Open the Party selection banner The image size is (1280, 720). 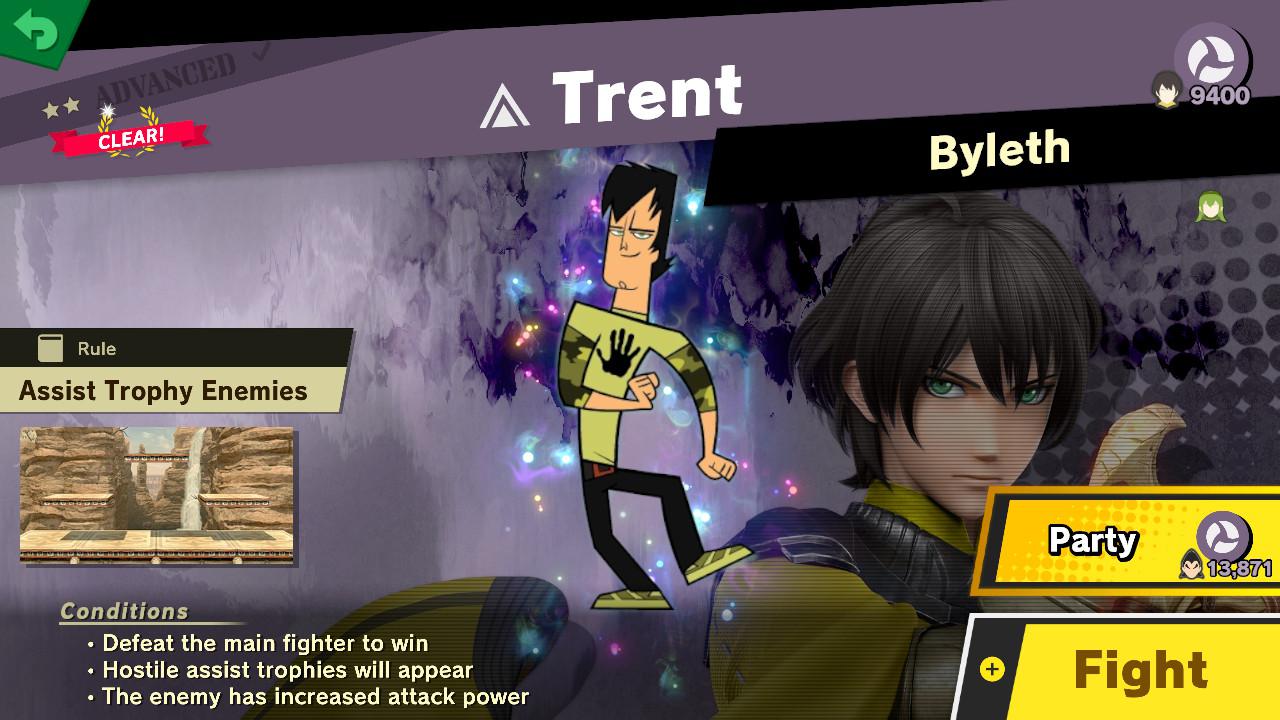(1092, 541)
